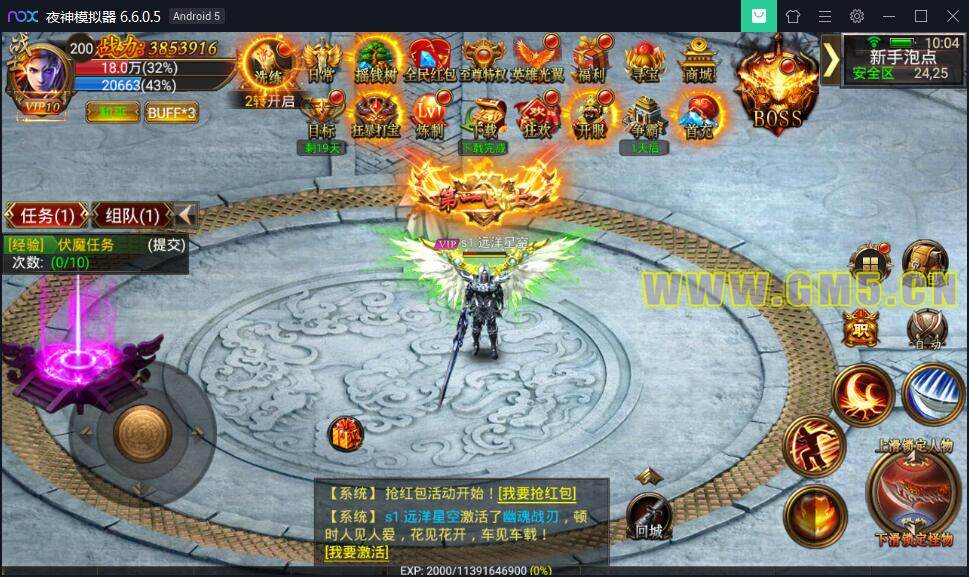The width and height of the screenshot is (969, 577).
Task: Open the 寻宝 treasure hunt icon
Action: click(x=646, y=59)
